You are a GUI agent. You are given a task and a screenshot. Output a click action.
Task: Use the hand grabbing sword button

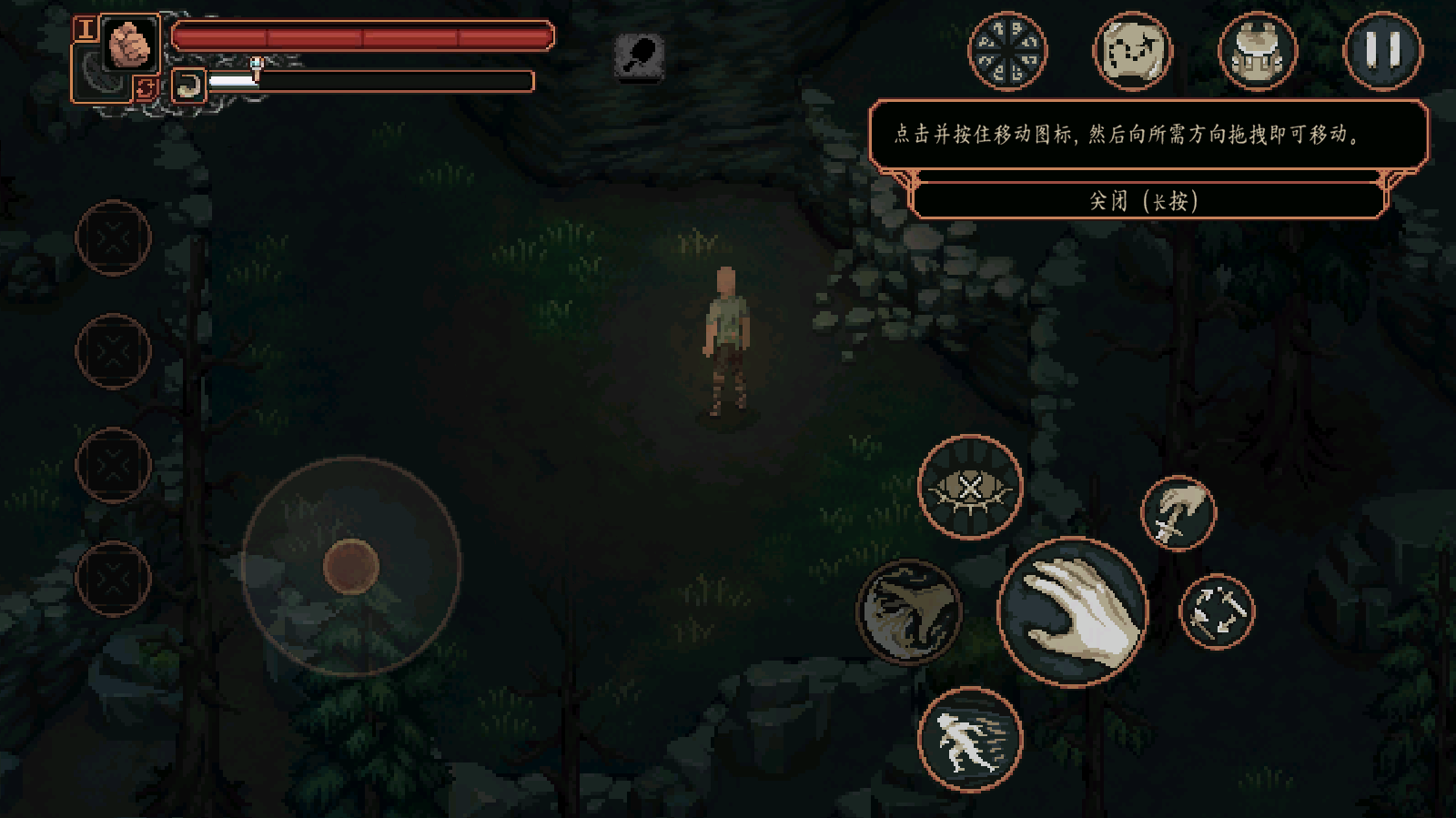click(x=1178, y=513)
